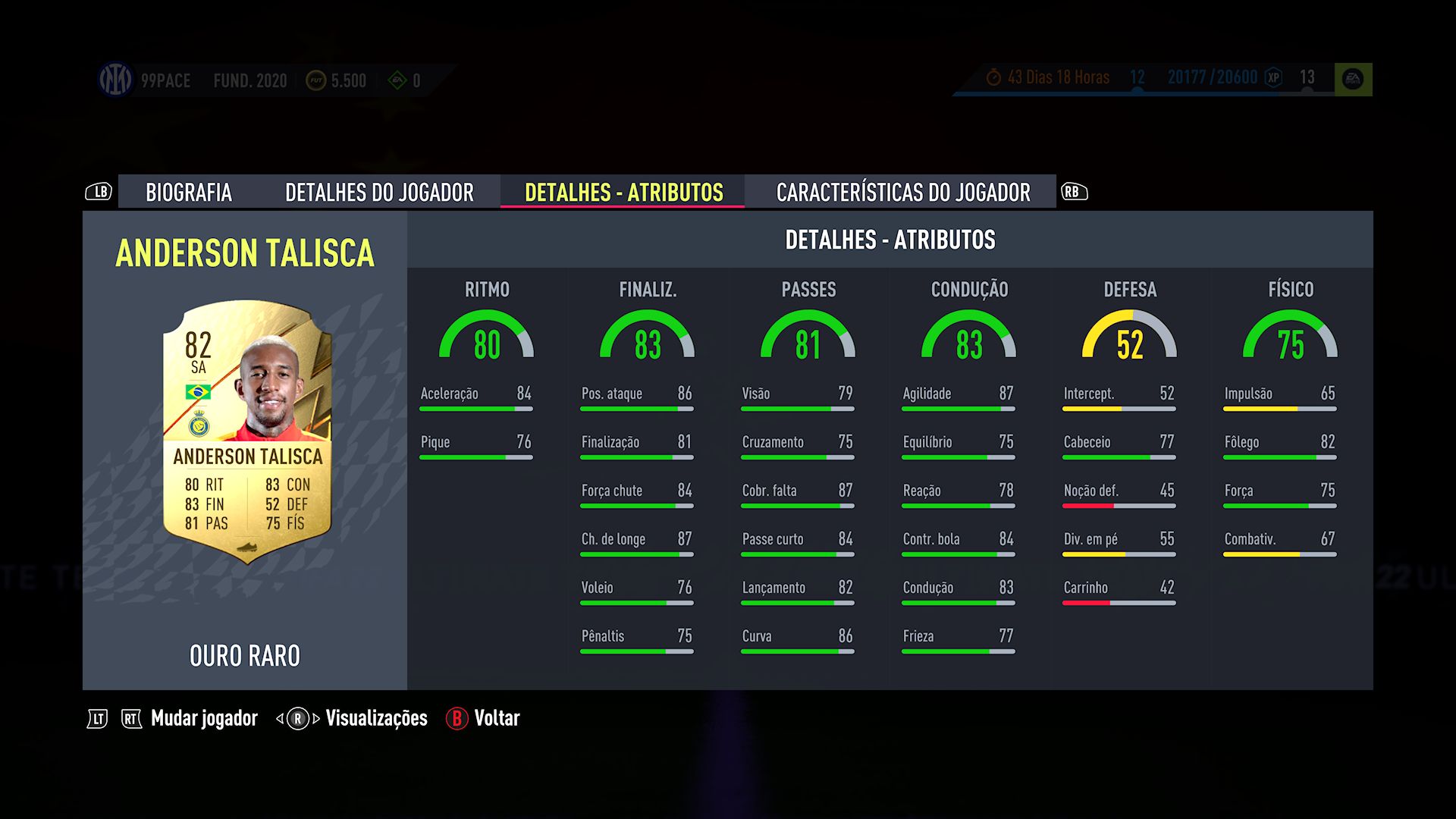Open the Biografia tab
The height and width of the screenshot is (819, 1456).
[x=190, y=193]
